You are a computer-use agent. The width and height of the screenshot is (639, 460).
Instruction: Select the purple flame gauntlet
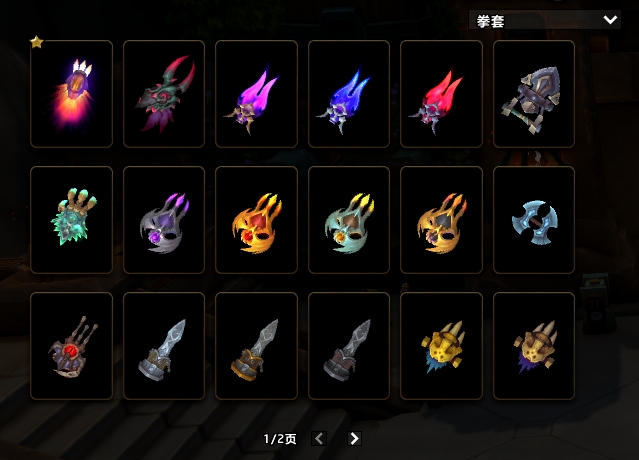click(x=256, y=94)
